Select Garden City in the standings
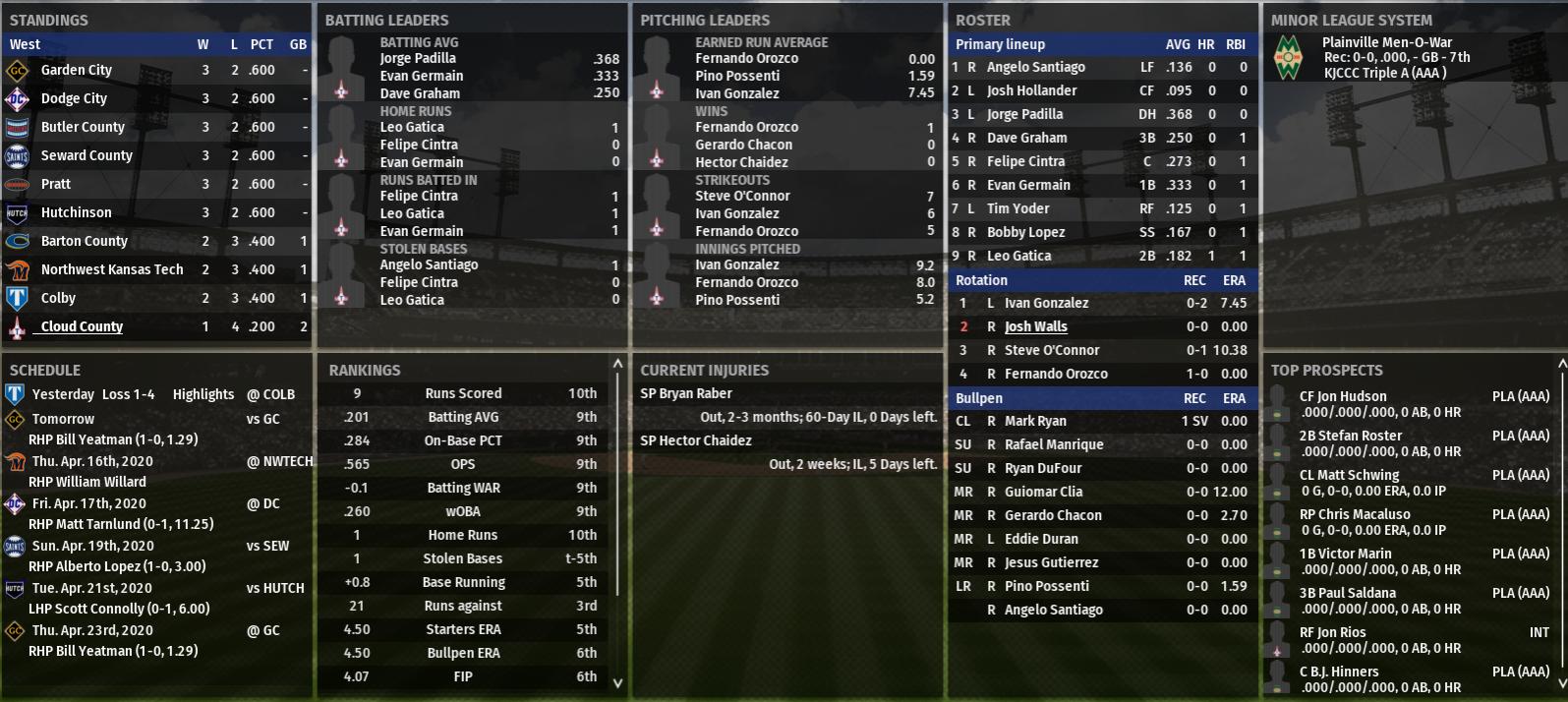 tap(77, 70)
